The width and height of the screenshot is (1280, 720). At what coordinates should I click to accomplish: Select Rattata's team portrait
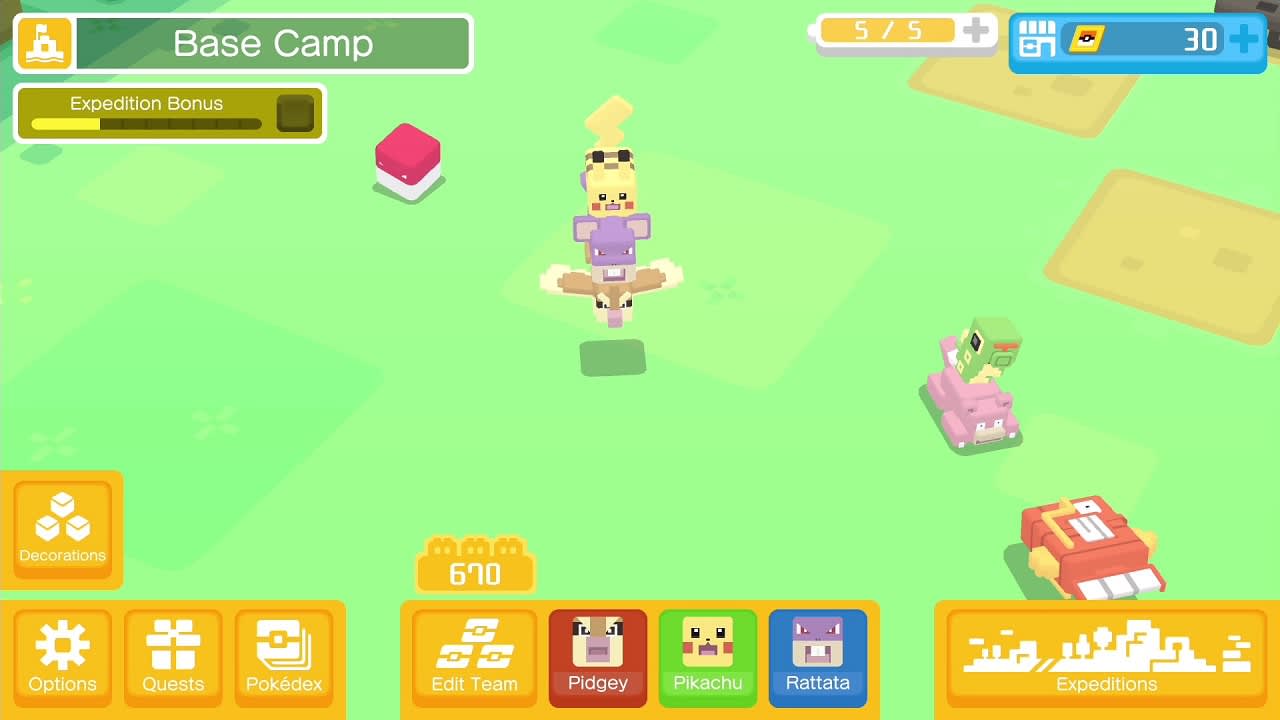[818, 657]
